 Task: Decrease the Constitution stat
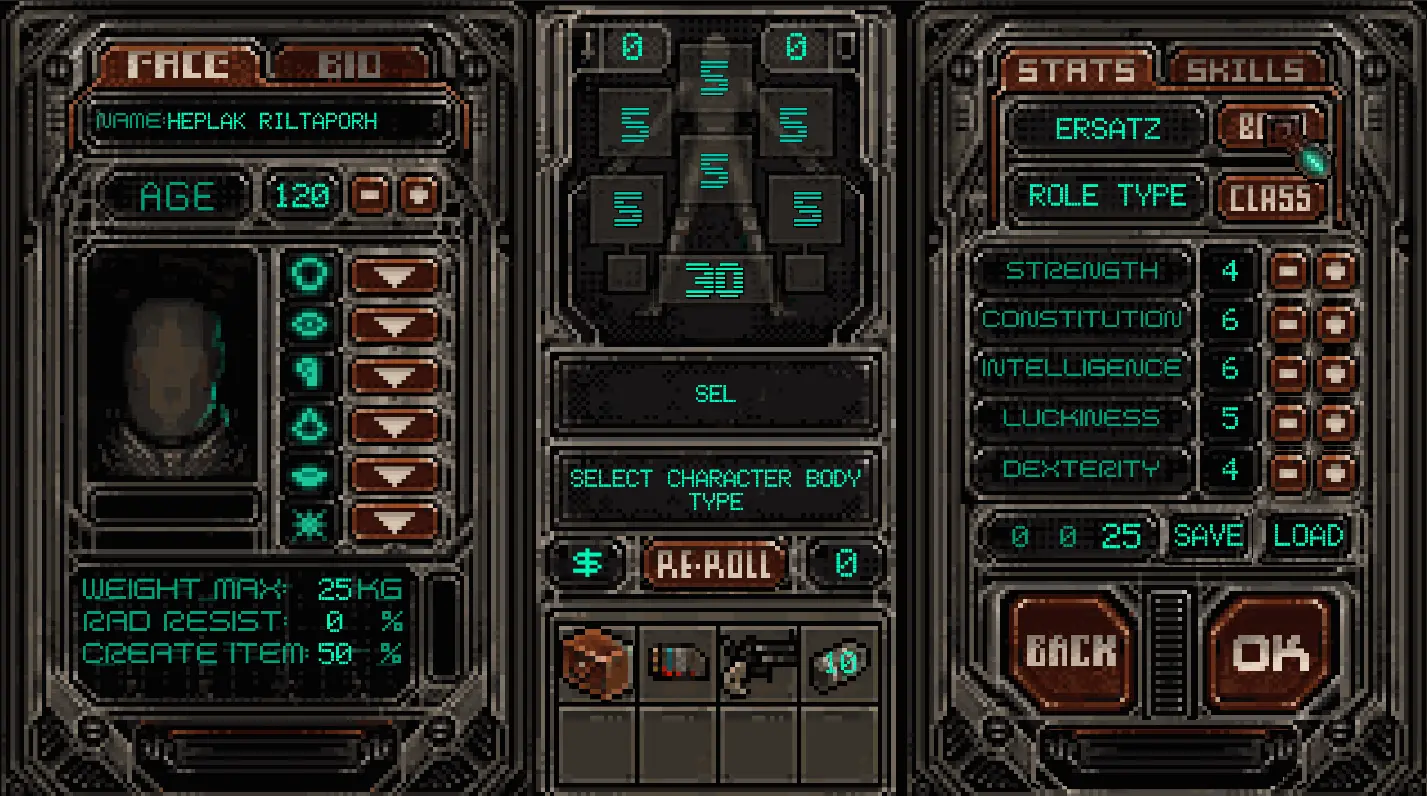[1288, 321]
